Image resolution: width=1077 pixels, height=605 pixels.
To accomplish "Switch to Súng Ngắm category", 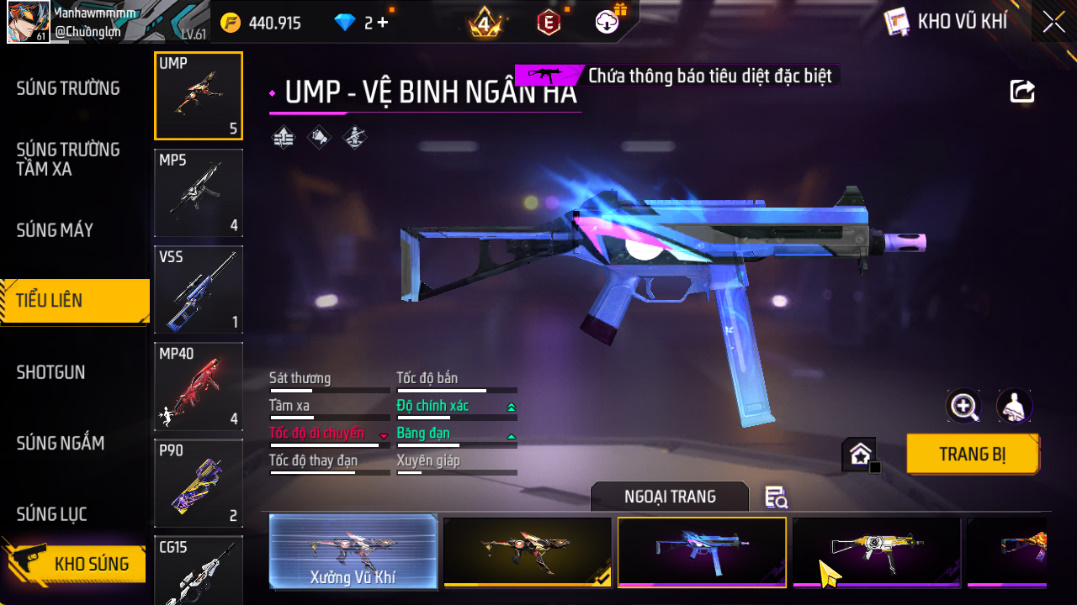I will tap(60, 443).
